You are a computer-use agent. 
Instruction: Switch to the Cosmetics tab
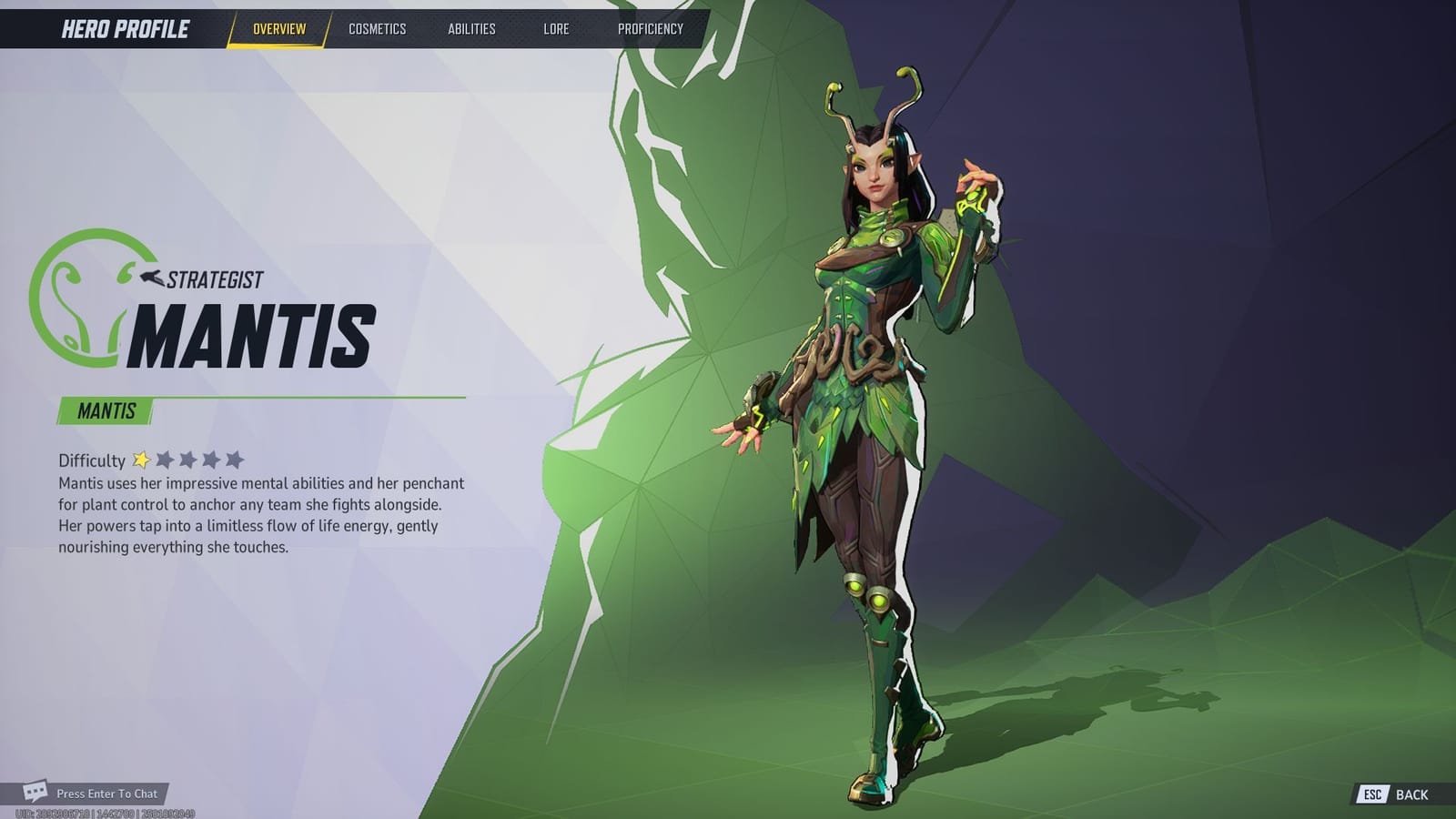point(377,28)
